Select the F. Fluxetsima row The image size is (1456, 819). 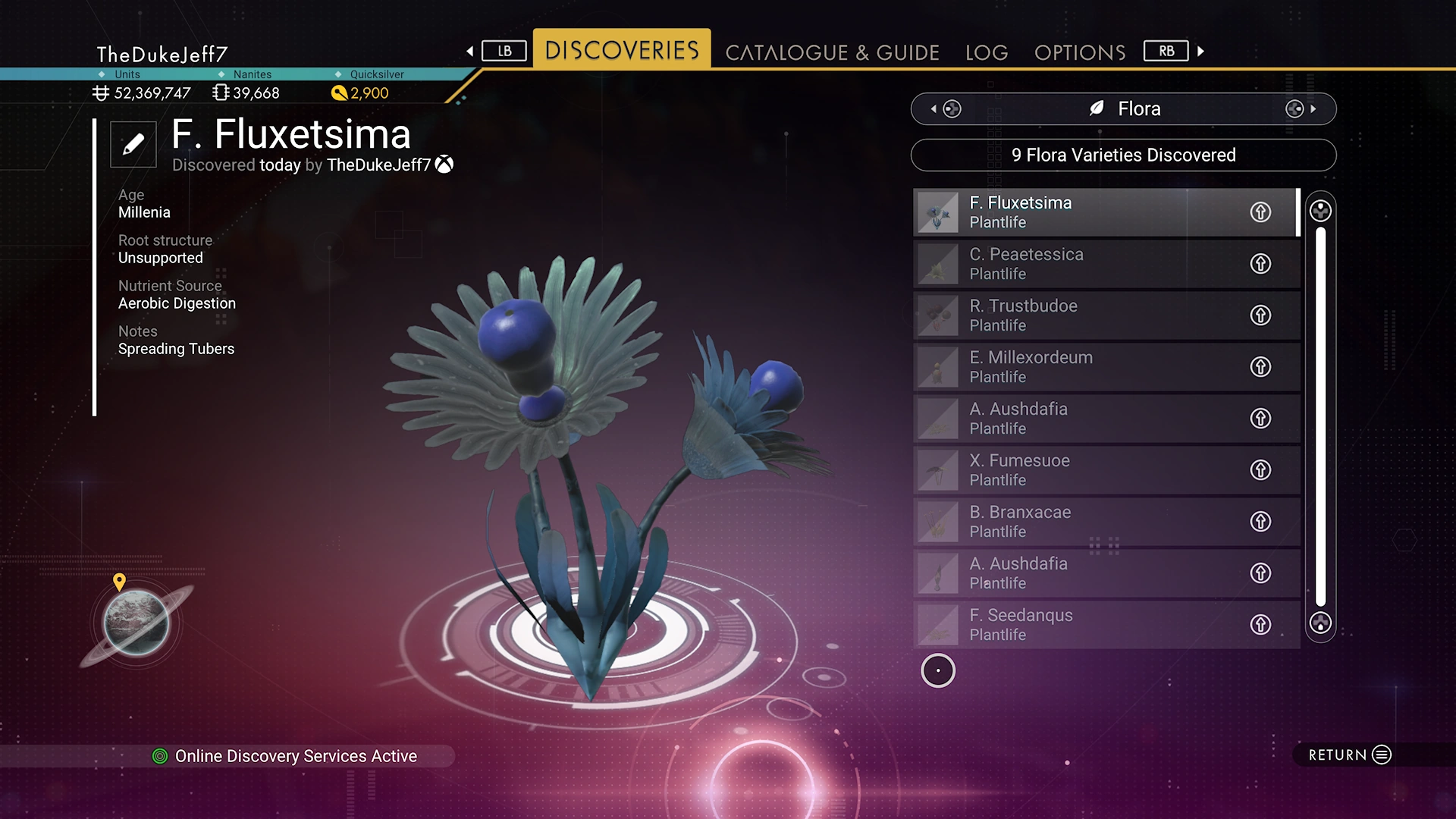tap(1077, 212)
